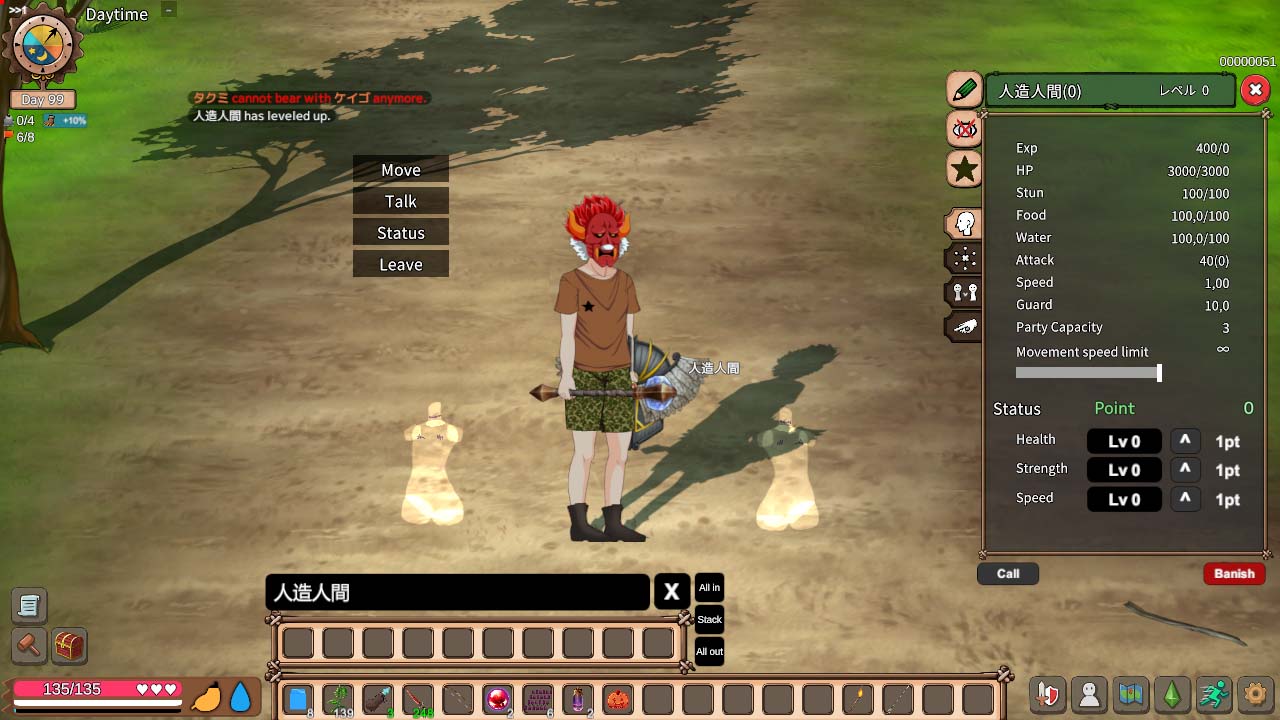
Task: Click the star icon on the panel edge
Action: pos(963,170)
